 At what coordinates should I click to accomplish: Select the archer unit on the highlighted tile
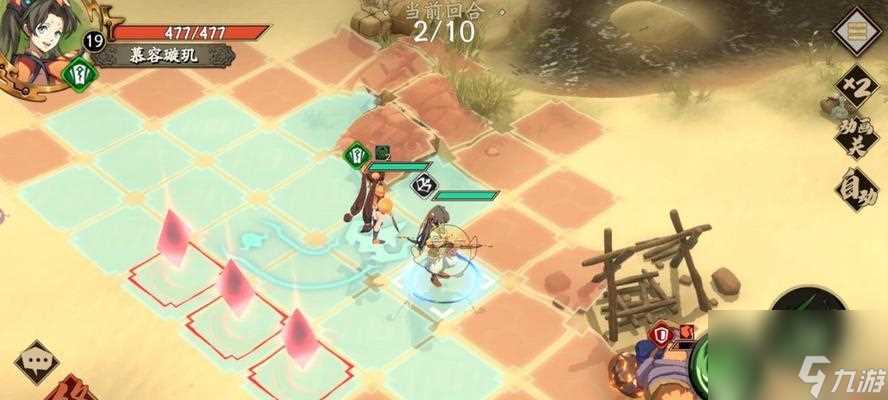[438, 250]
